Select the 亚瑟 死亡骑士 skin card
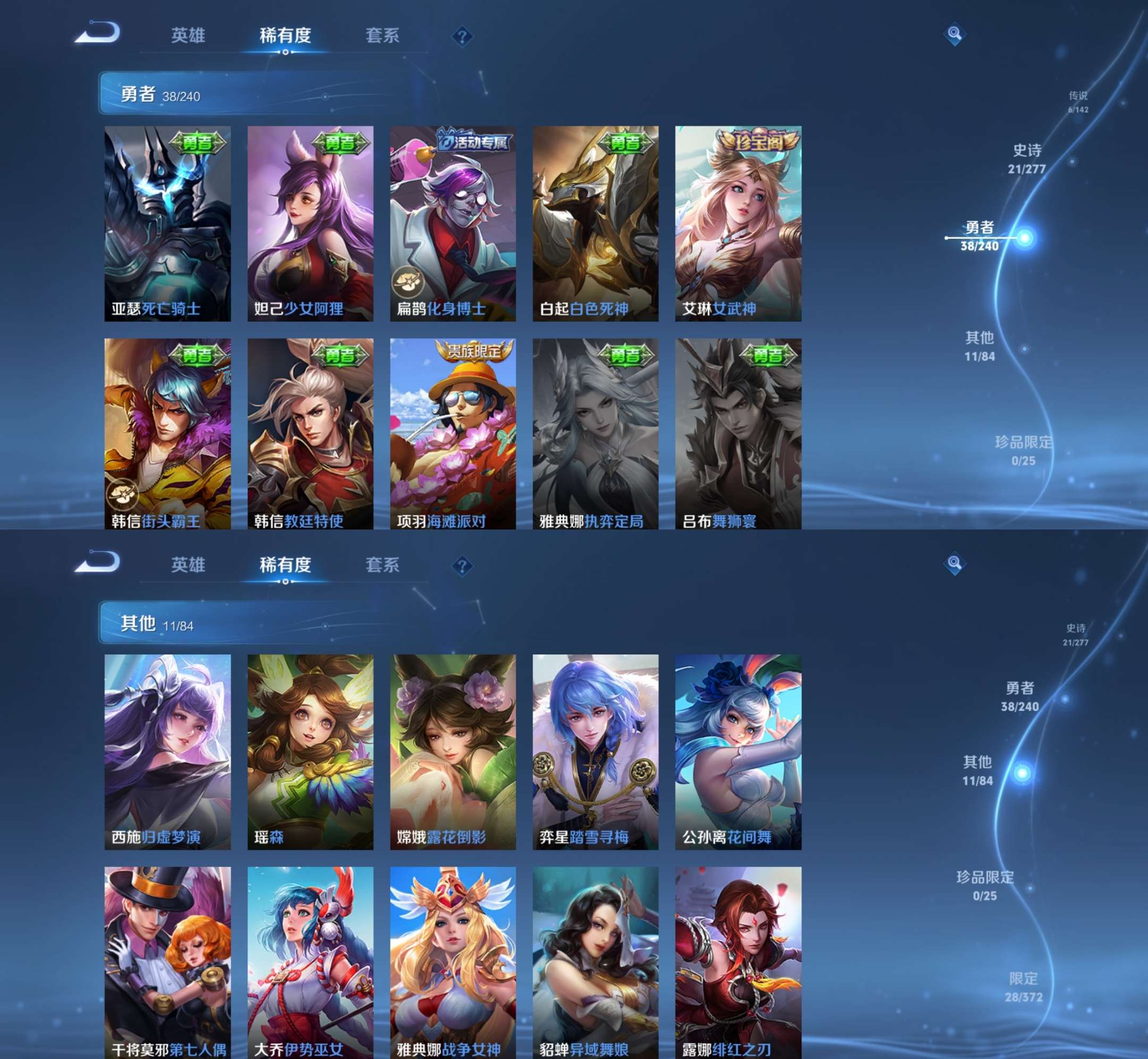The height and width of the screenshot is (1059, 1148). [167, 223]
